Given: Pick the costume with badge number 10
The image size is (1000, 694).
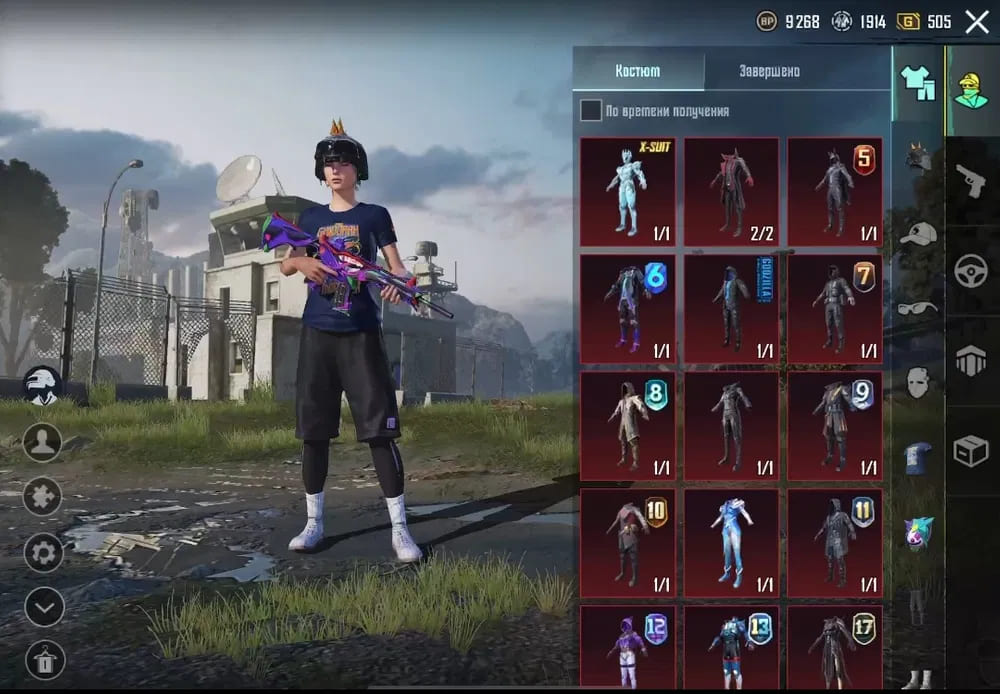Looking at the screenshot, I should tap(627, 542).
